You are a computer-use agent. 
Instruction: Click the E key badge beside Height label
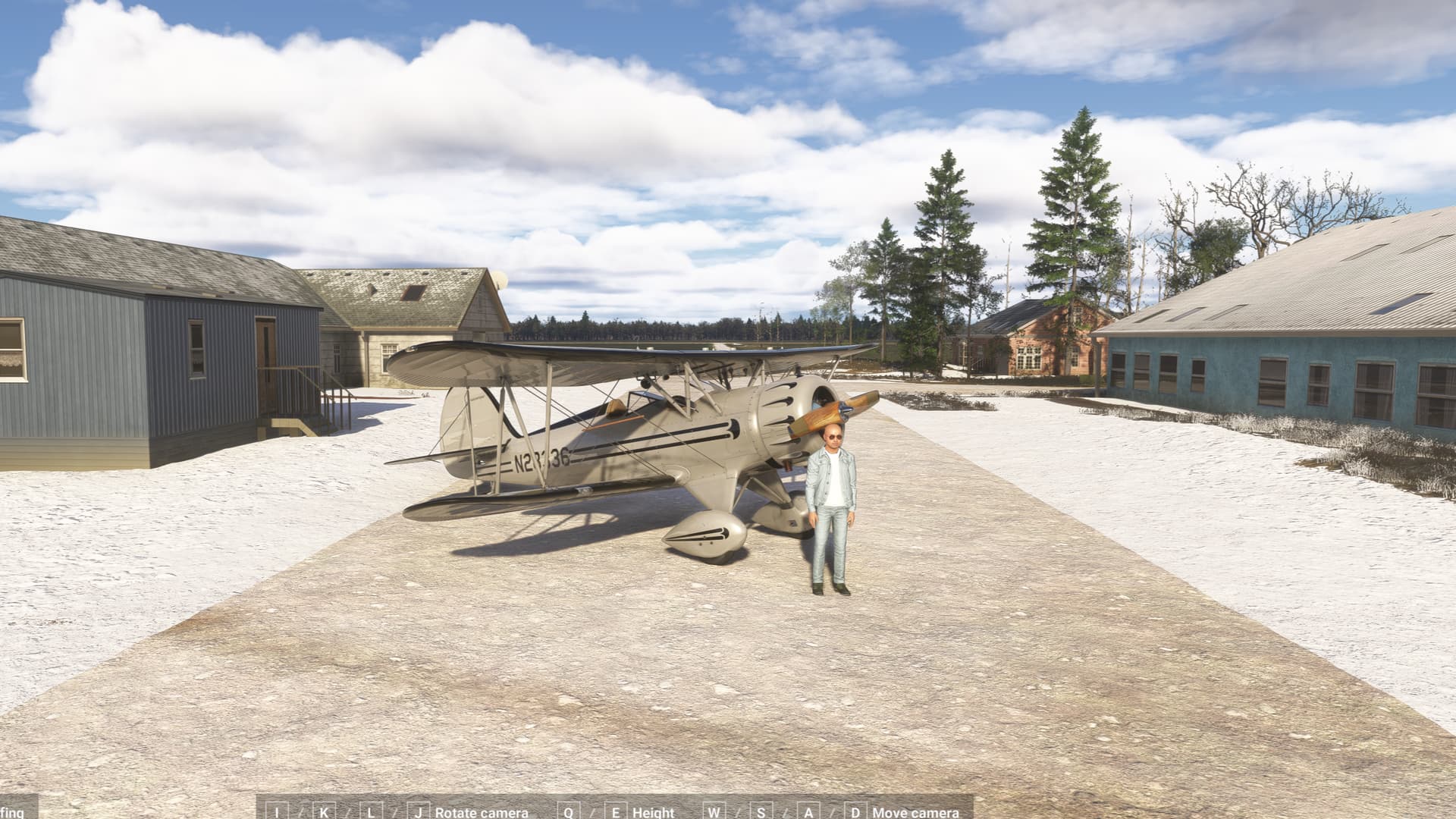click(617, 812)
